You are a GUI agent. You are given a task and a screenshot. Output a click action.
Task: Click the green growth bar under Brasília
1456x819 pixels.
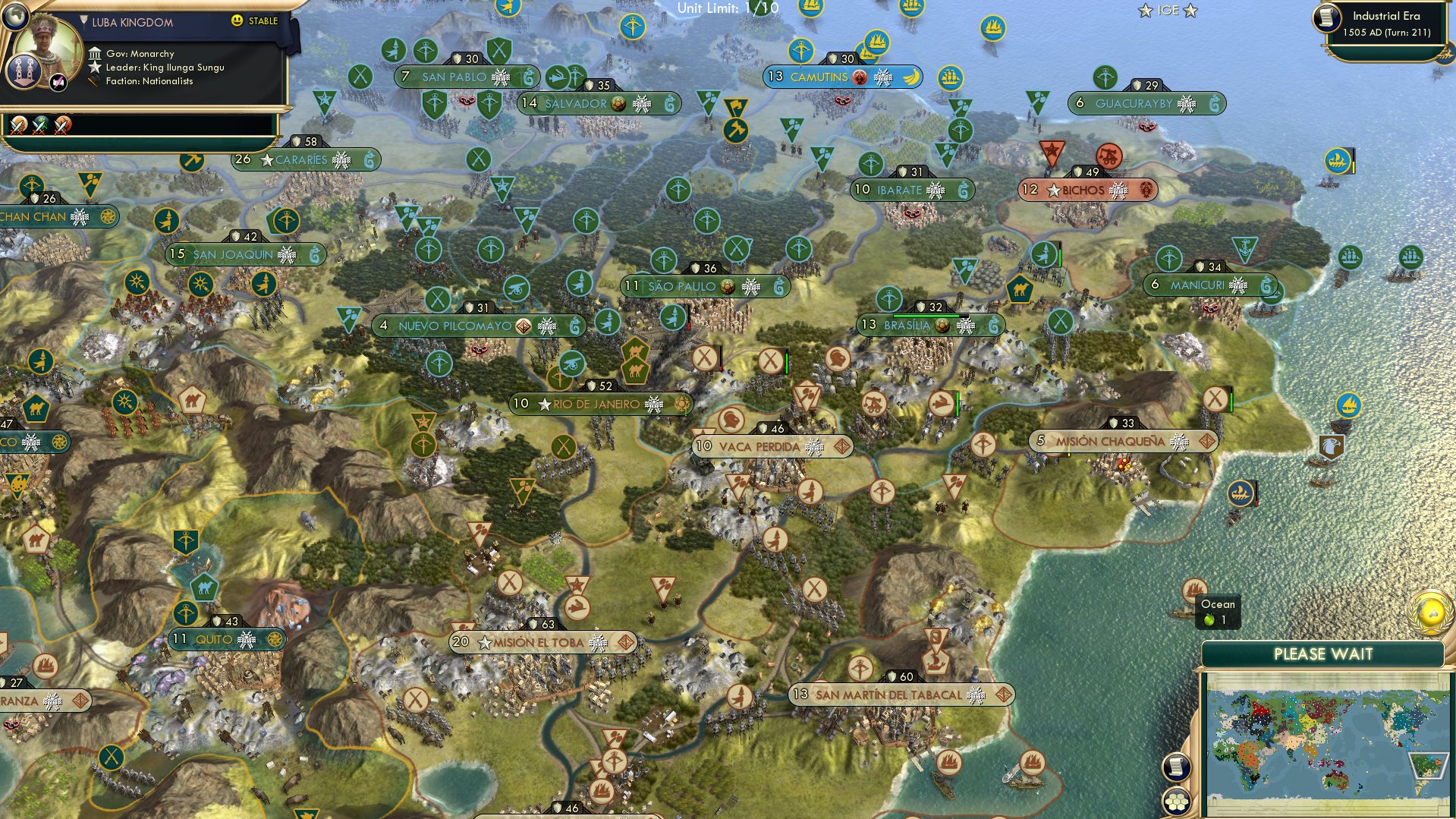(926, 316)
